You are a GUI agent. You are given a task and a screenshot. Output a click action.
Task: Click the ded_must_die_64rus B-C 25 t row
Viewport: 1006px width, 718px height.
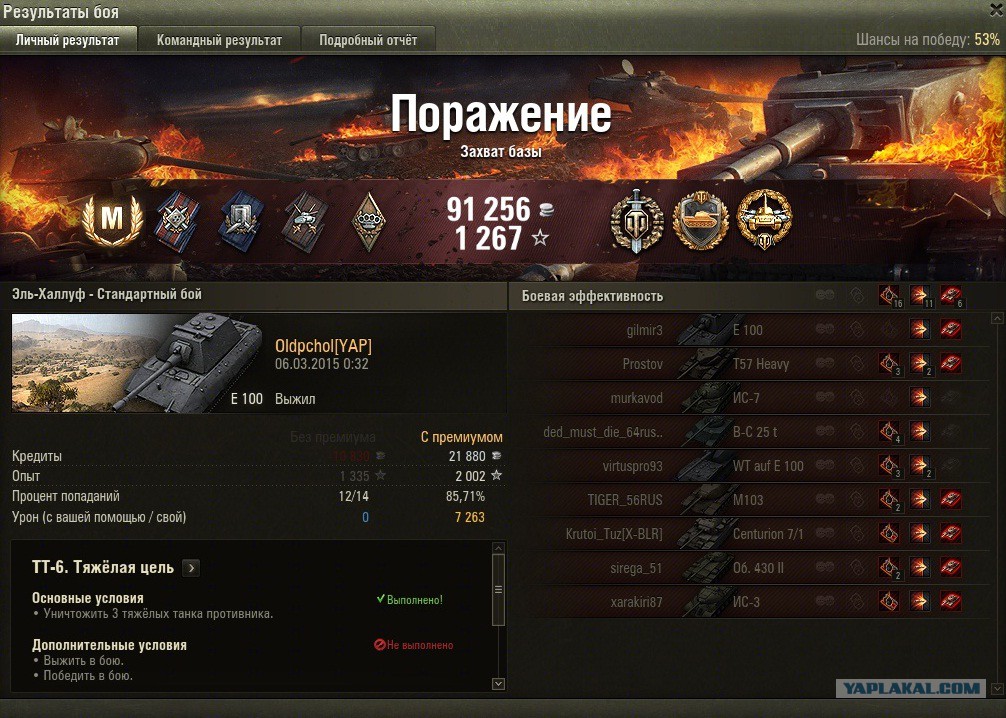coord(740,432)
